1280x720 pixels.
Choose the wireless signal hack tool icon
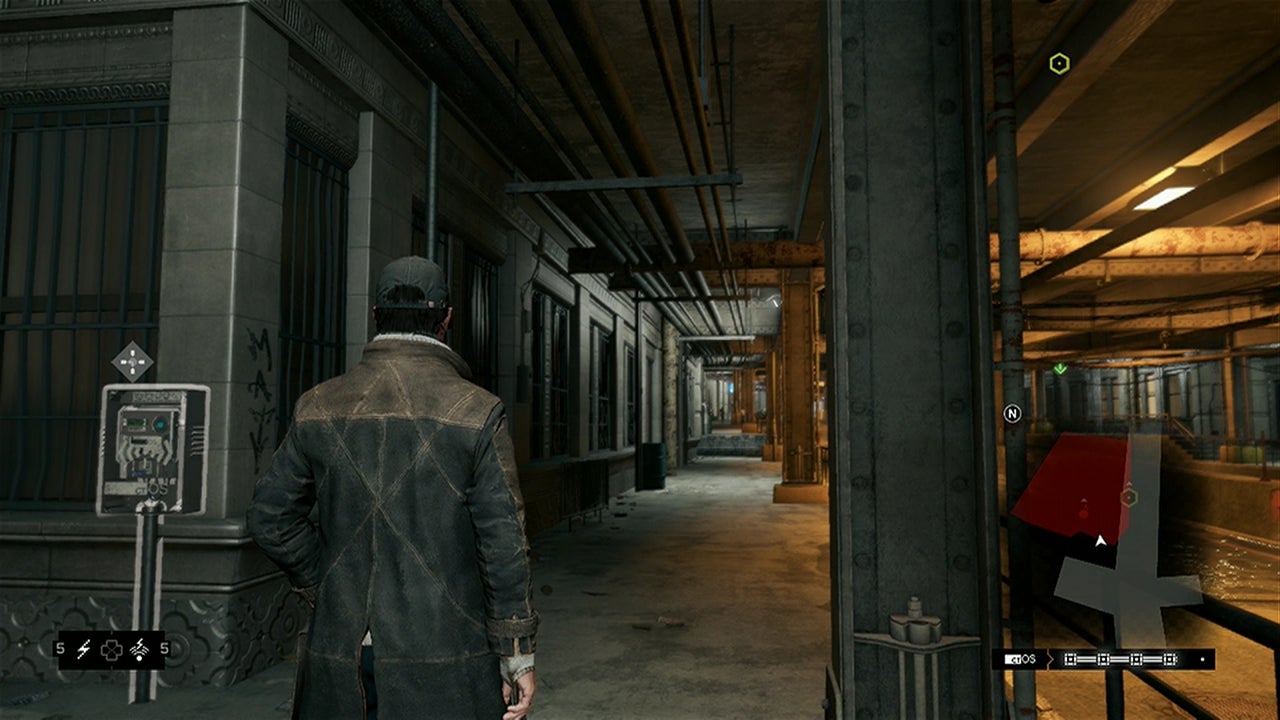(x=139, y=649)
